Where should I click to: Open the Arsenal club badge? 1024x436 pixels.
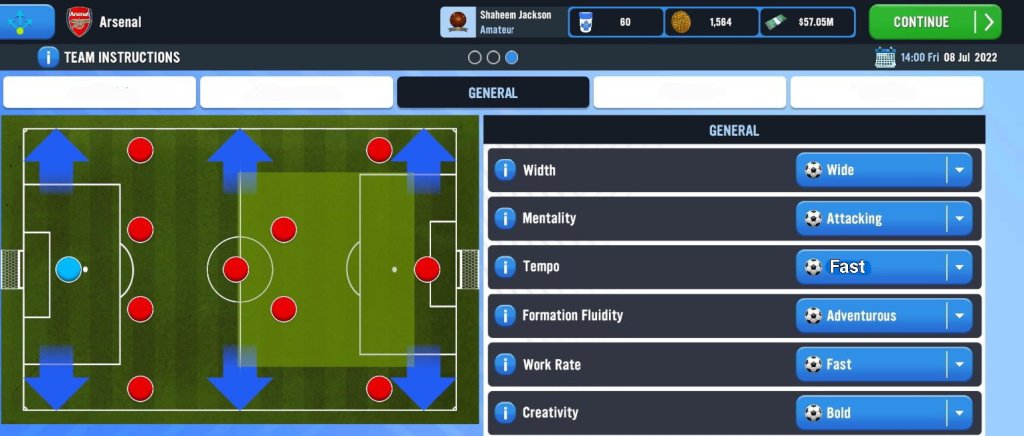click(78, 22)
